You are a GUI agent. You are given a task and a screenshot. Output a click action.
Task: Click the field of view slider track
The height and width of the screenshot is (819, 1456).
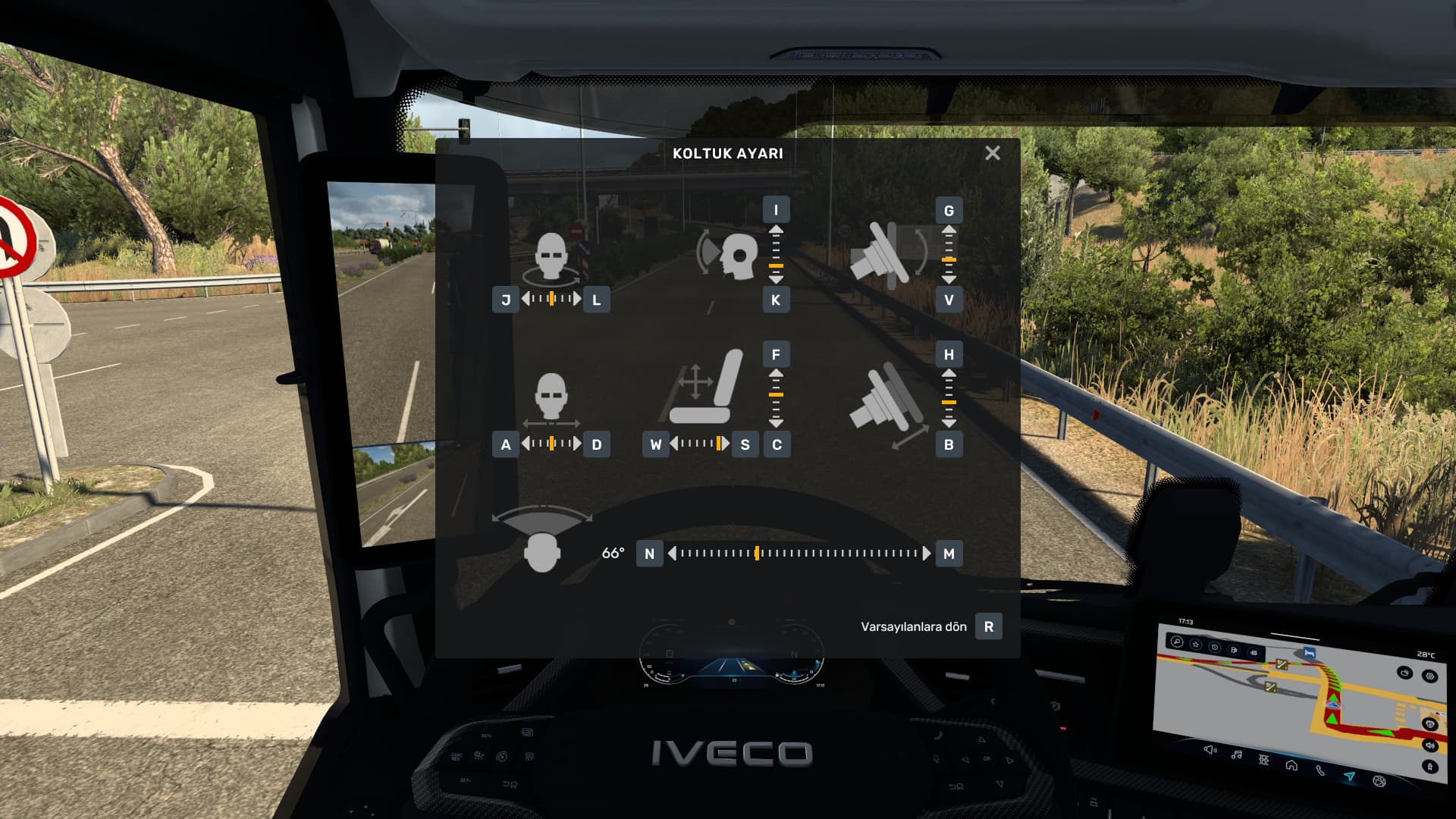click(799, 554)
